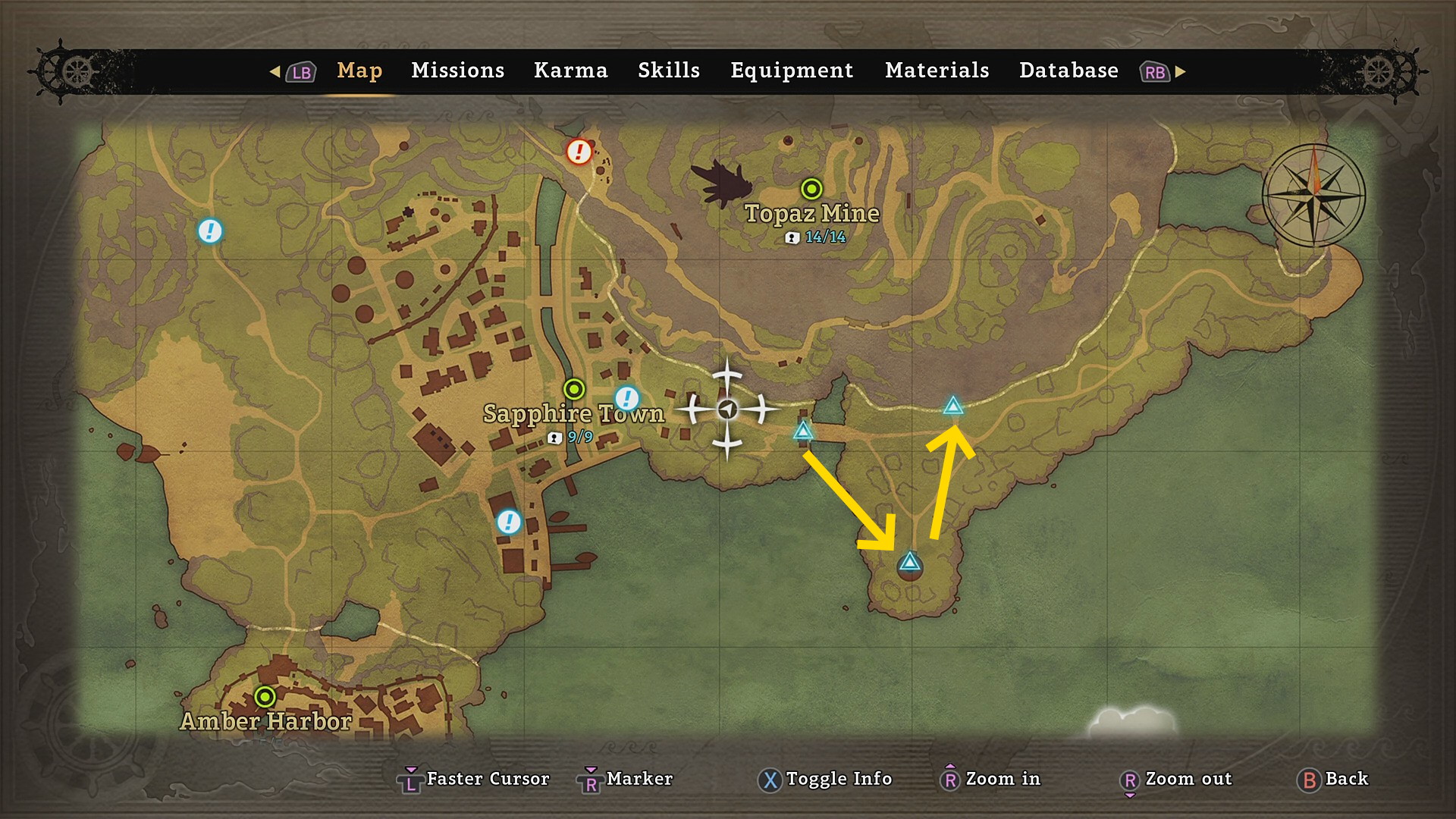The image size is (1456, 819).
Task: Select the Topaz Mine fast-travel marker
Action: pyautogui.click(x=811, y=188)
